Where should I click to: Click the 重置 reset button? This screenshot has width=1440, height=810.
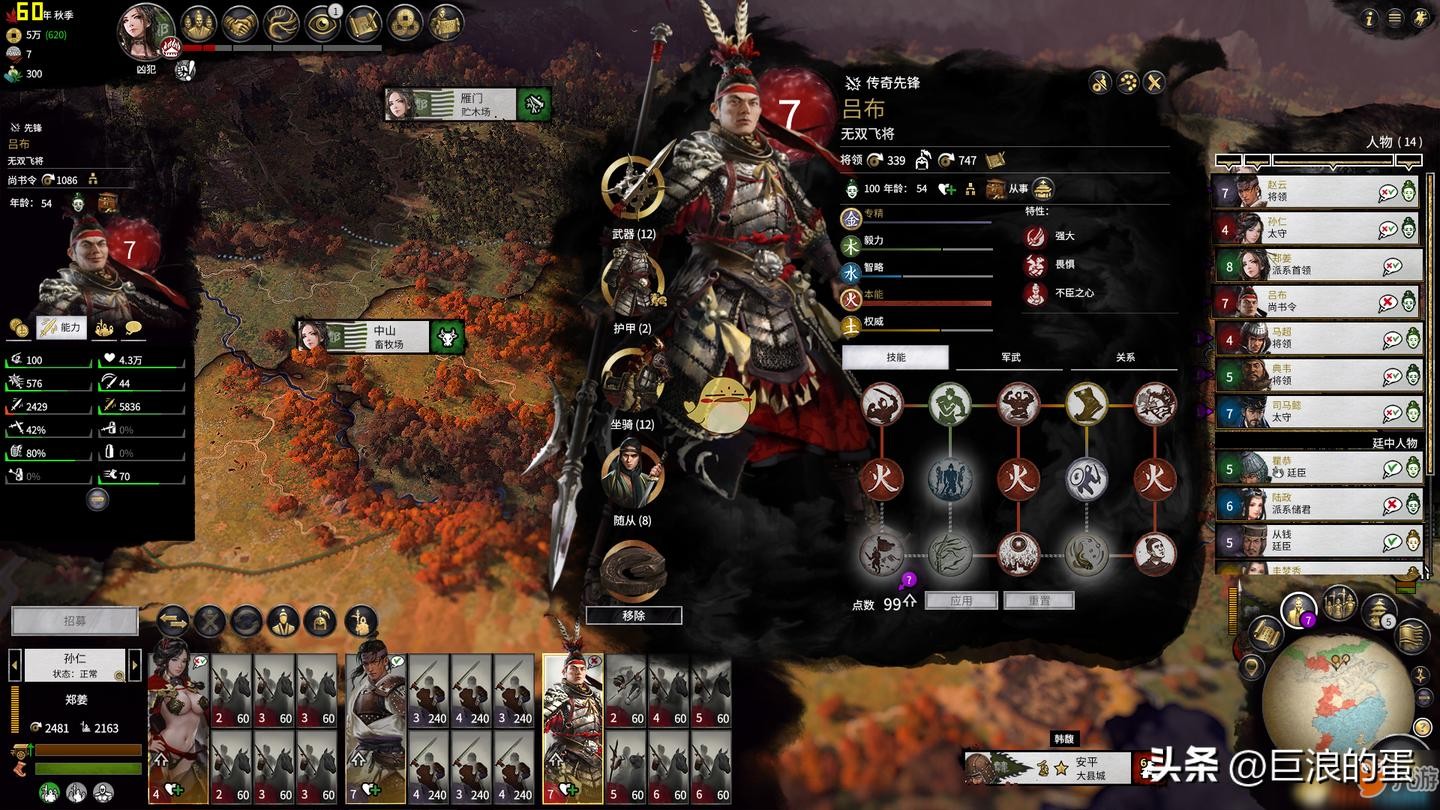1038,601
